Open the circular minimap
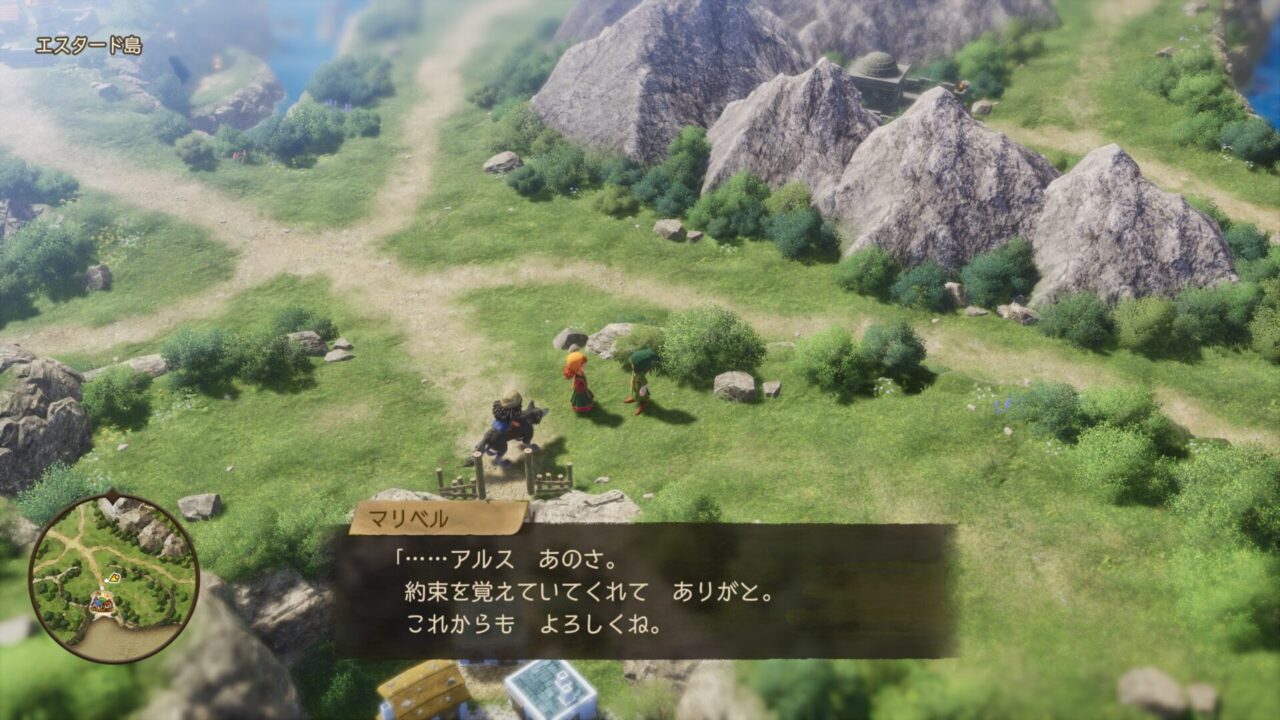Image resolution: width=1280 pixels, height=720 pixels. (x=113, y=578)
